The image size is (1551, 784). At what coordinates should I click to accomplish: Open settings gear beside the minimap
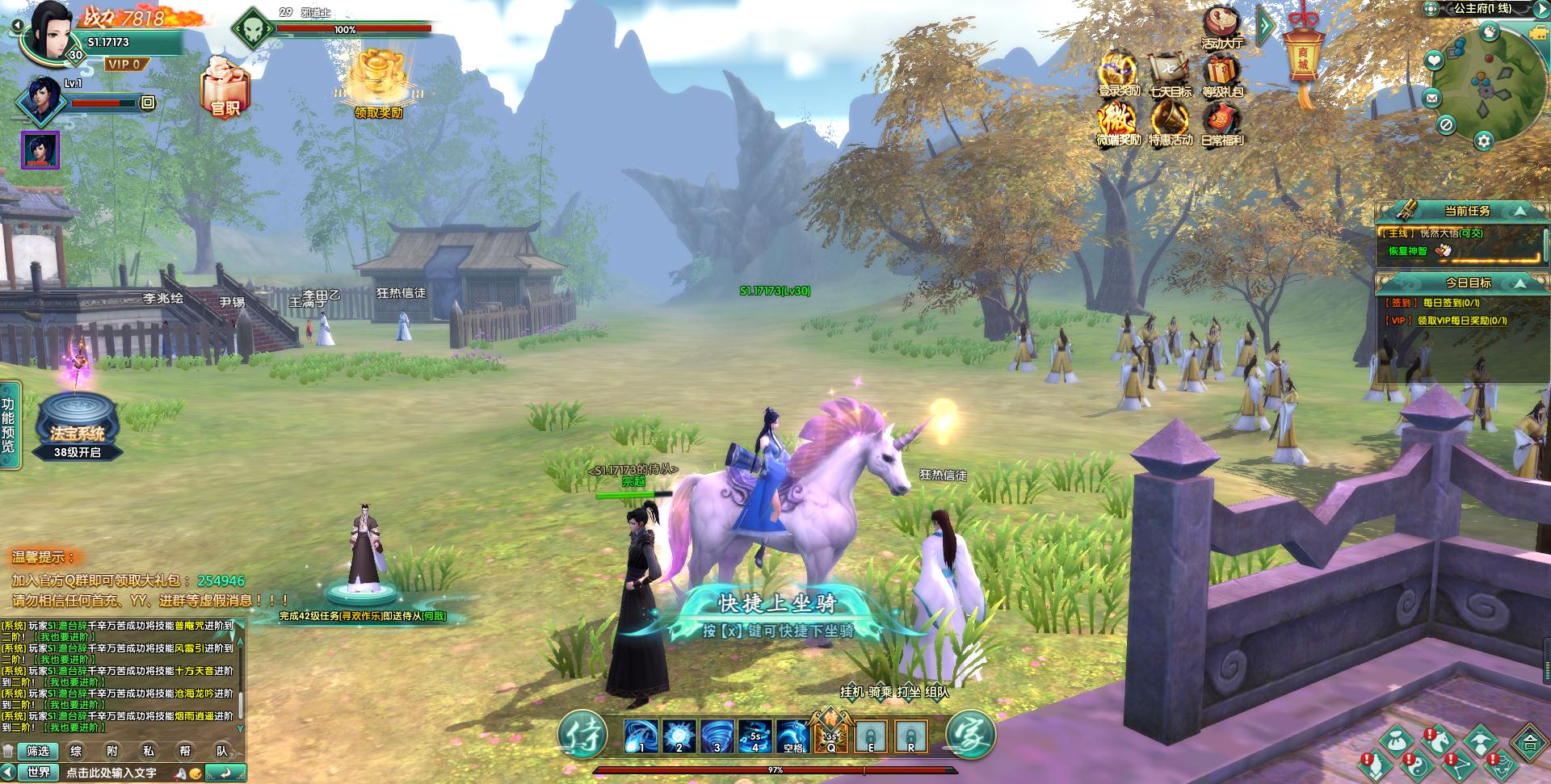coord(1483,140)
